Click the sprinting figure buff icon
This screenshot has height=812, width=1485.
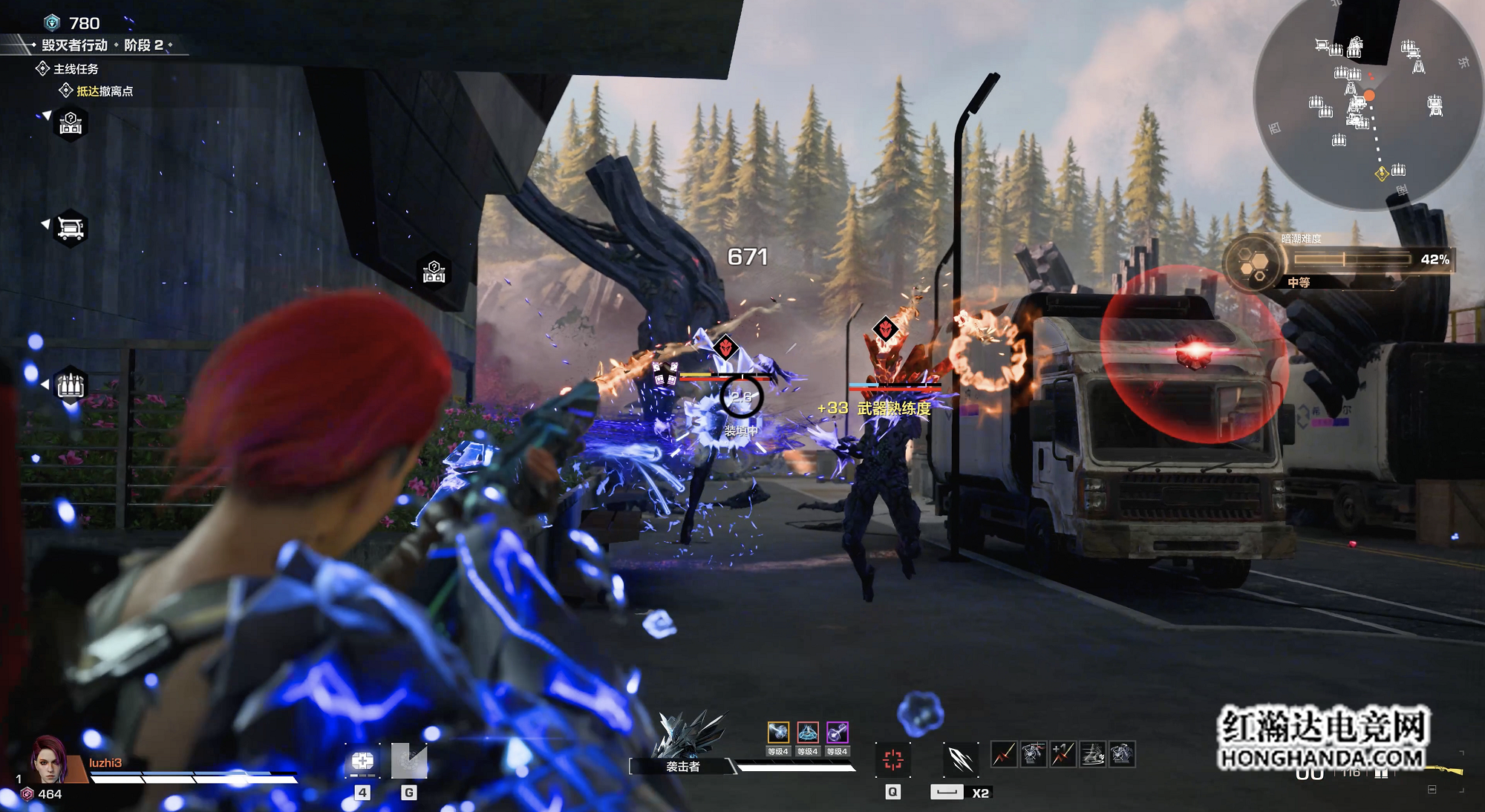click(1092, 754)
